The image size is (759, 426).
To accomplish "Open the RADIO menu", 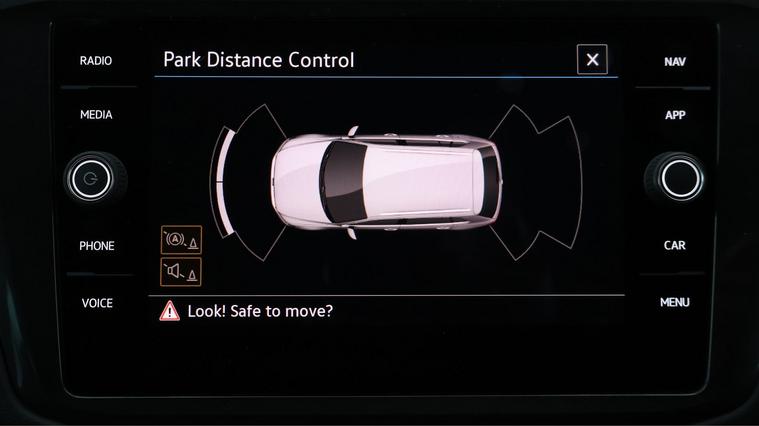I will (x=96, y=61).
